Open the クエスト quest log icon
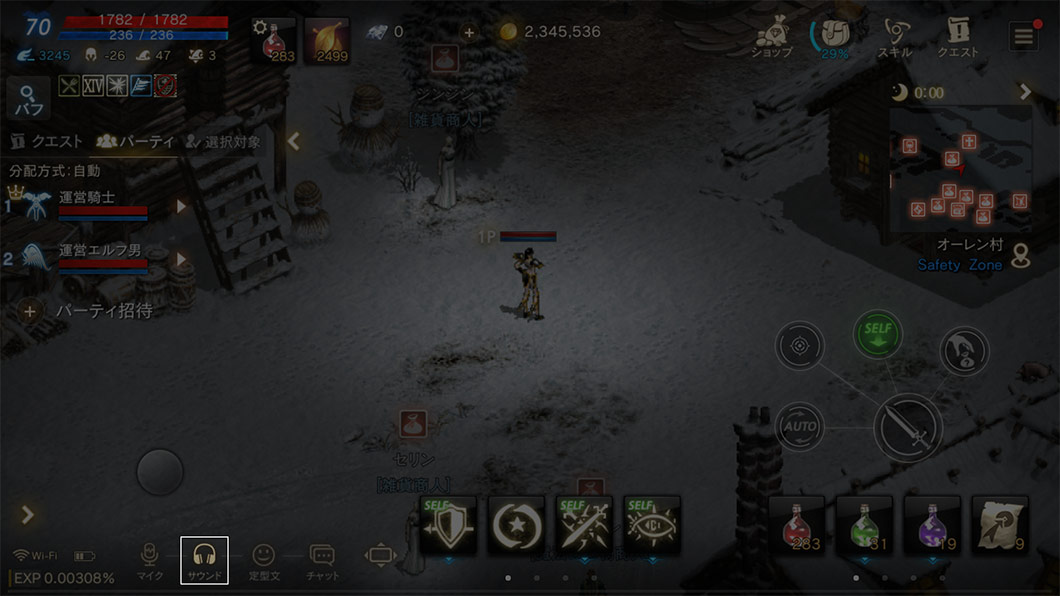This screenshot has height=596, width=1060. [957, 38]
